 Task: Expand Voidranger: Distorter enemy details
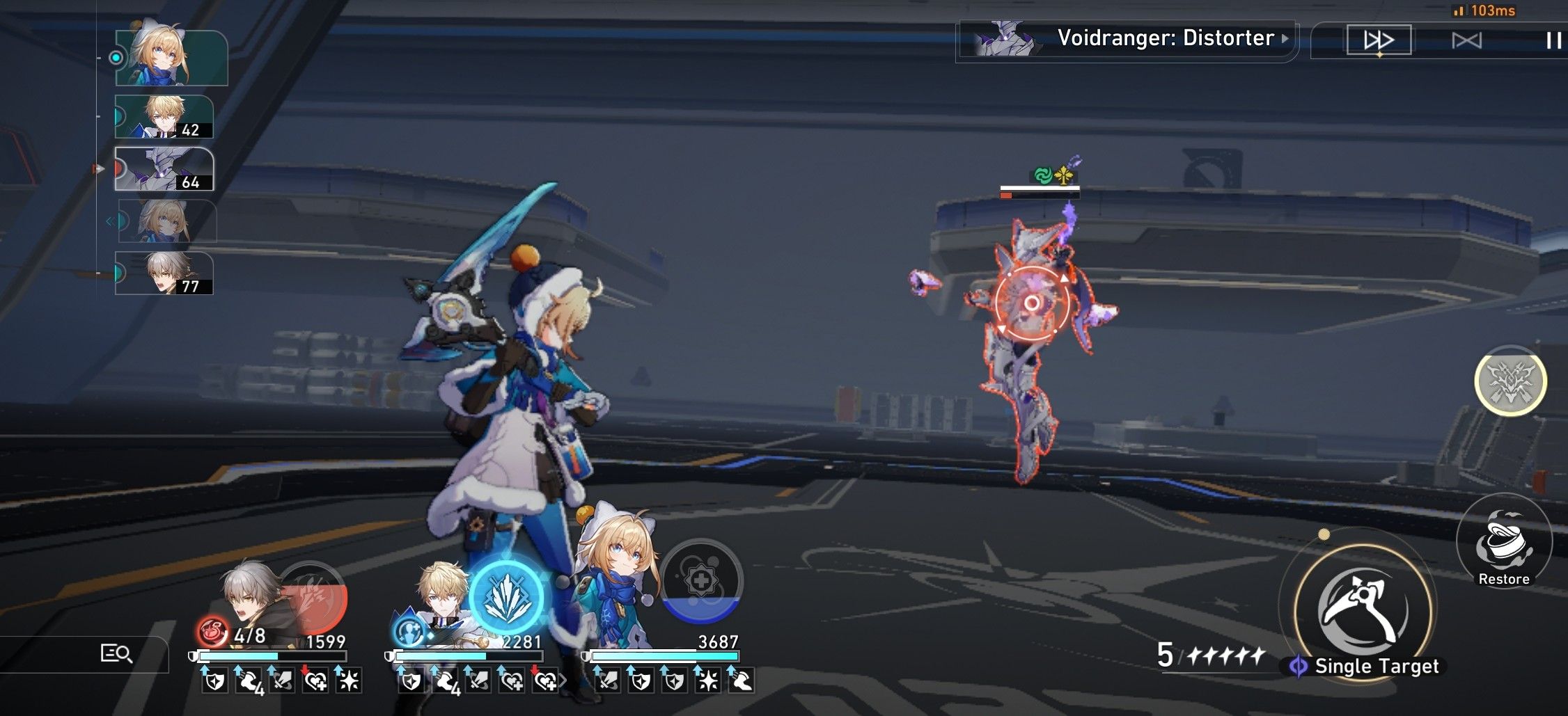pyautogui.click(x=1285, y=40)
